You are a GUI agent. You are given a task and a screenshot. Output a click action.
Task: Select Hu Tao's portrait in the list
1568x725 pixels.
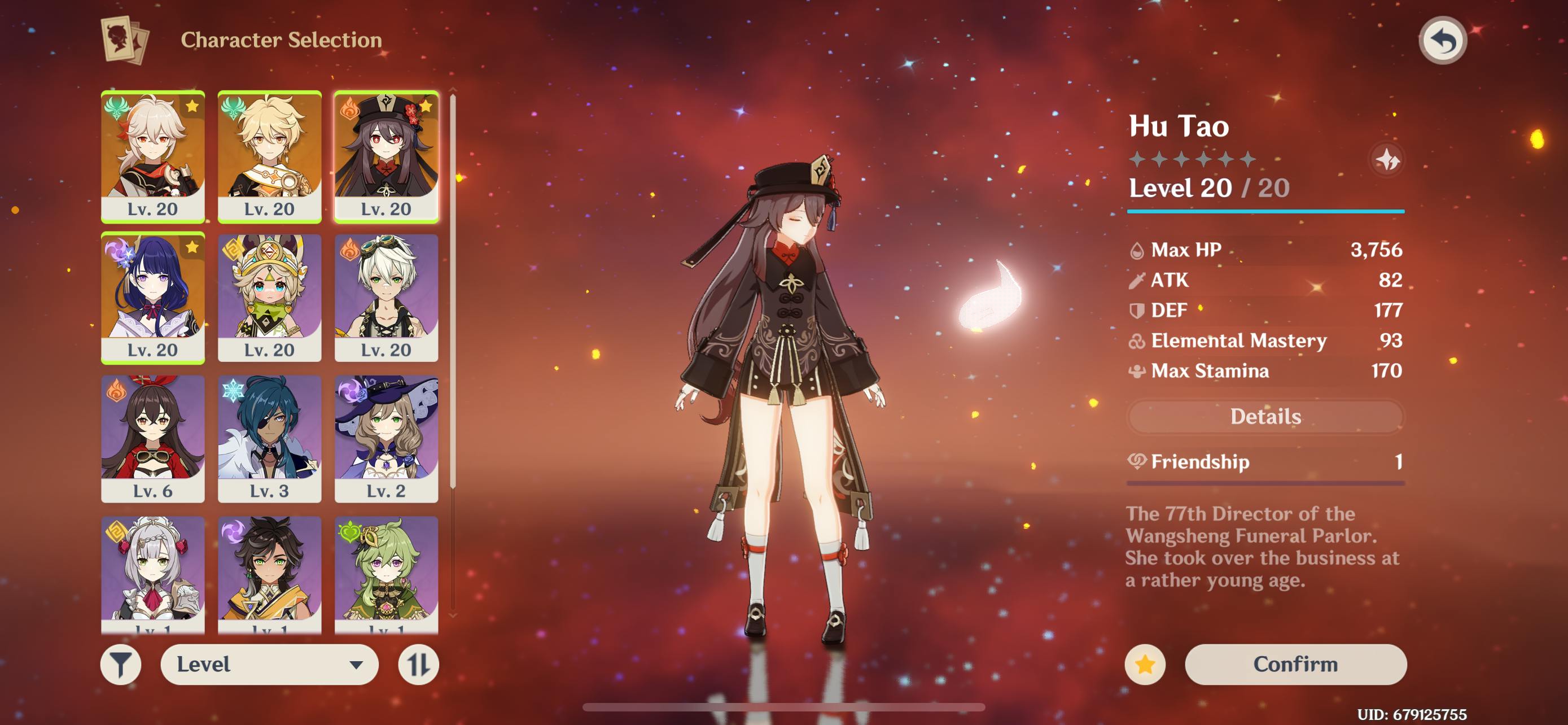click(386, 156)
